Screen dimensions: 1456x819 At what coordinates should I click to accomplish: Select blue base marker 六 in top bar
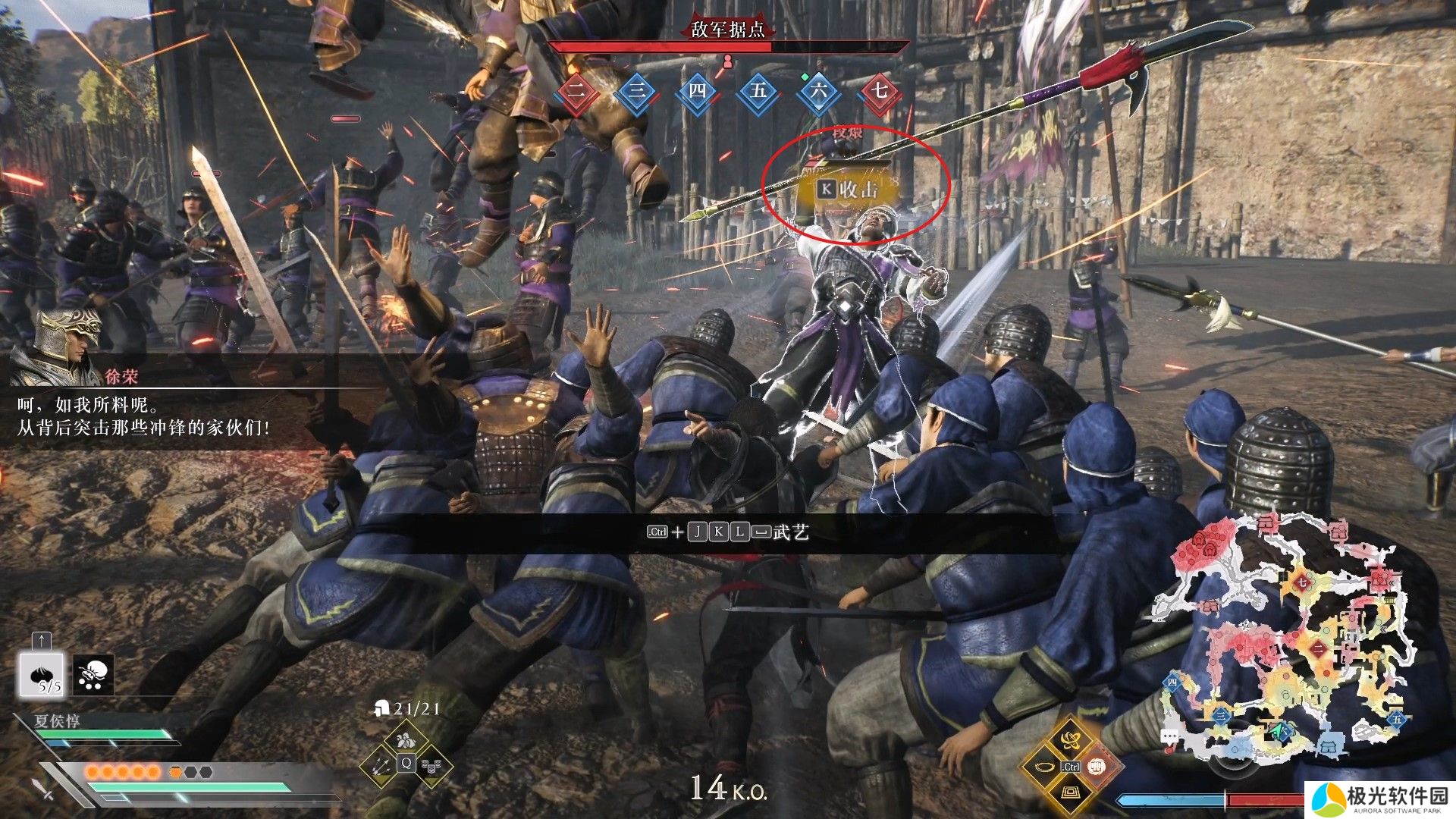pos(819,92)
